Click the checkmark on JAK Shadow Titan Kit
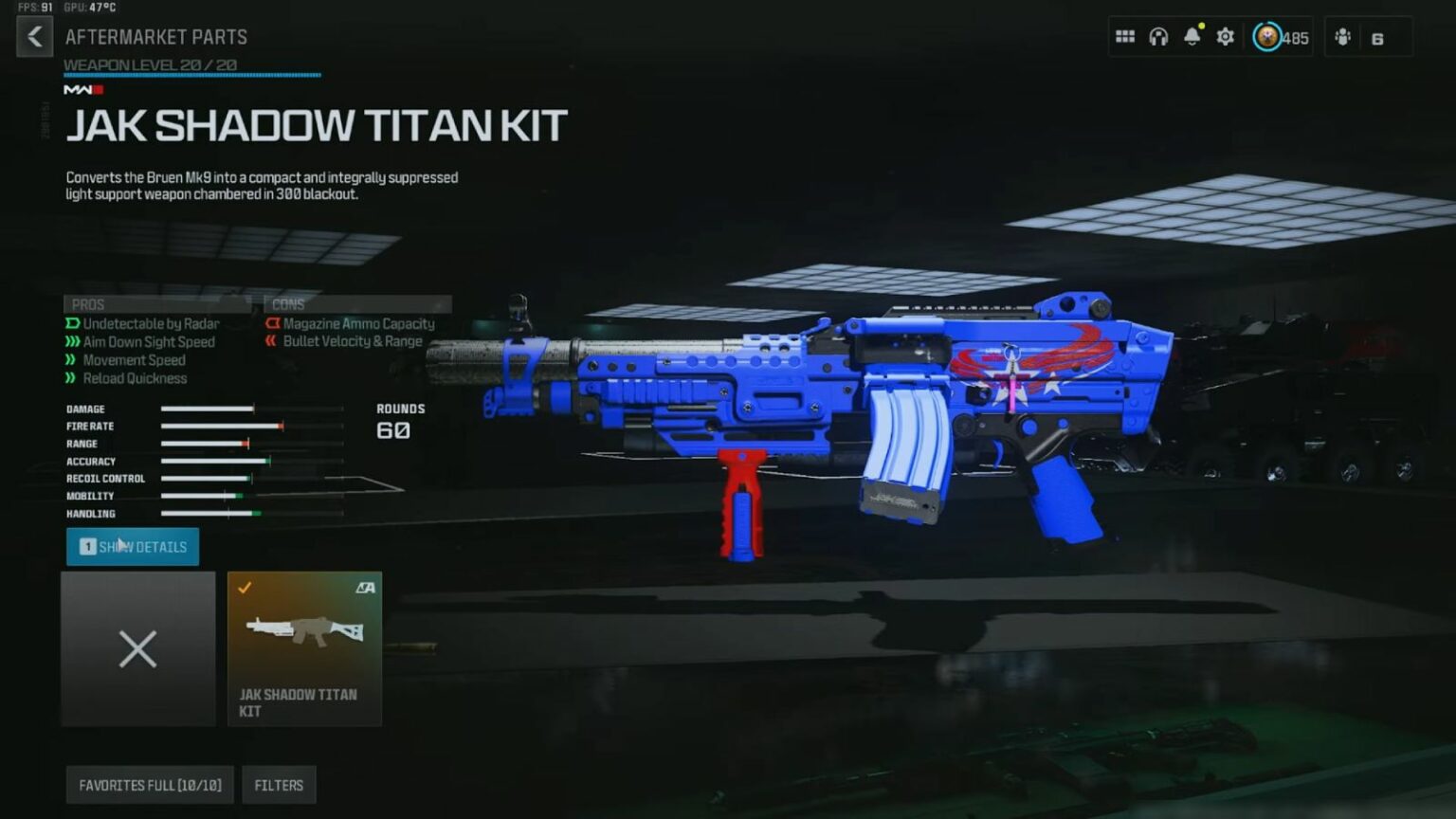The width and height of the screenshot is (1456, 819). (246, 586)
